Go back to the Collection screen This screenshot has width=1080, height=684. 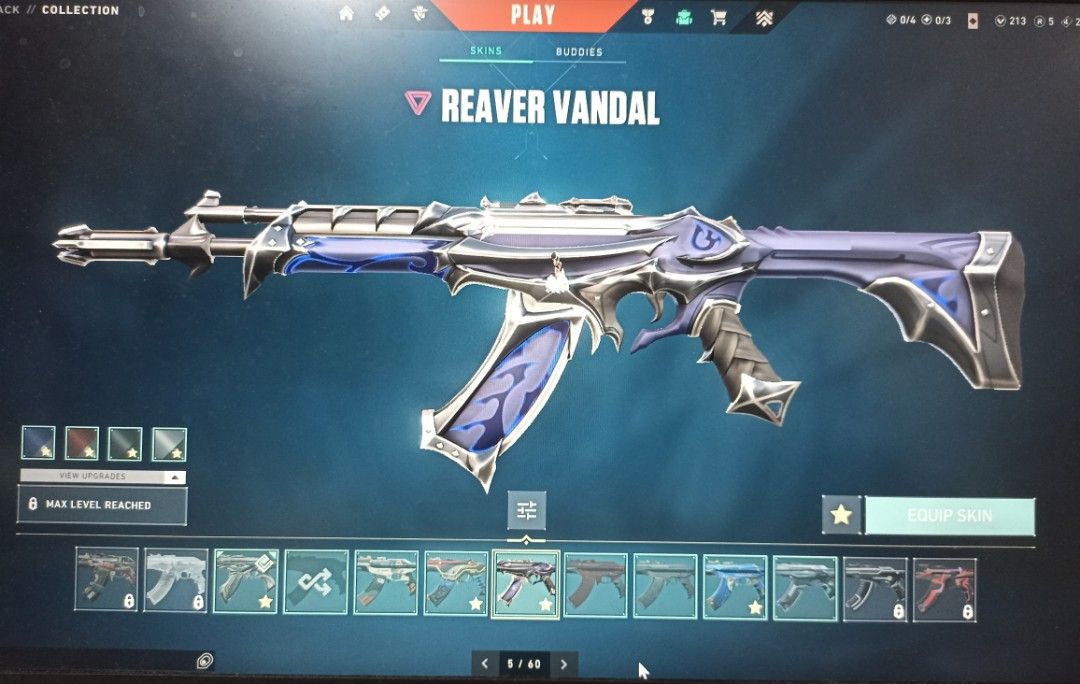[80, 10]
